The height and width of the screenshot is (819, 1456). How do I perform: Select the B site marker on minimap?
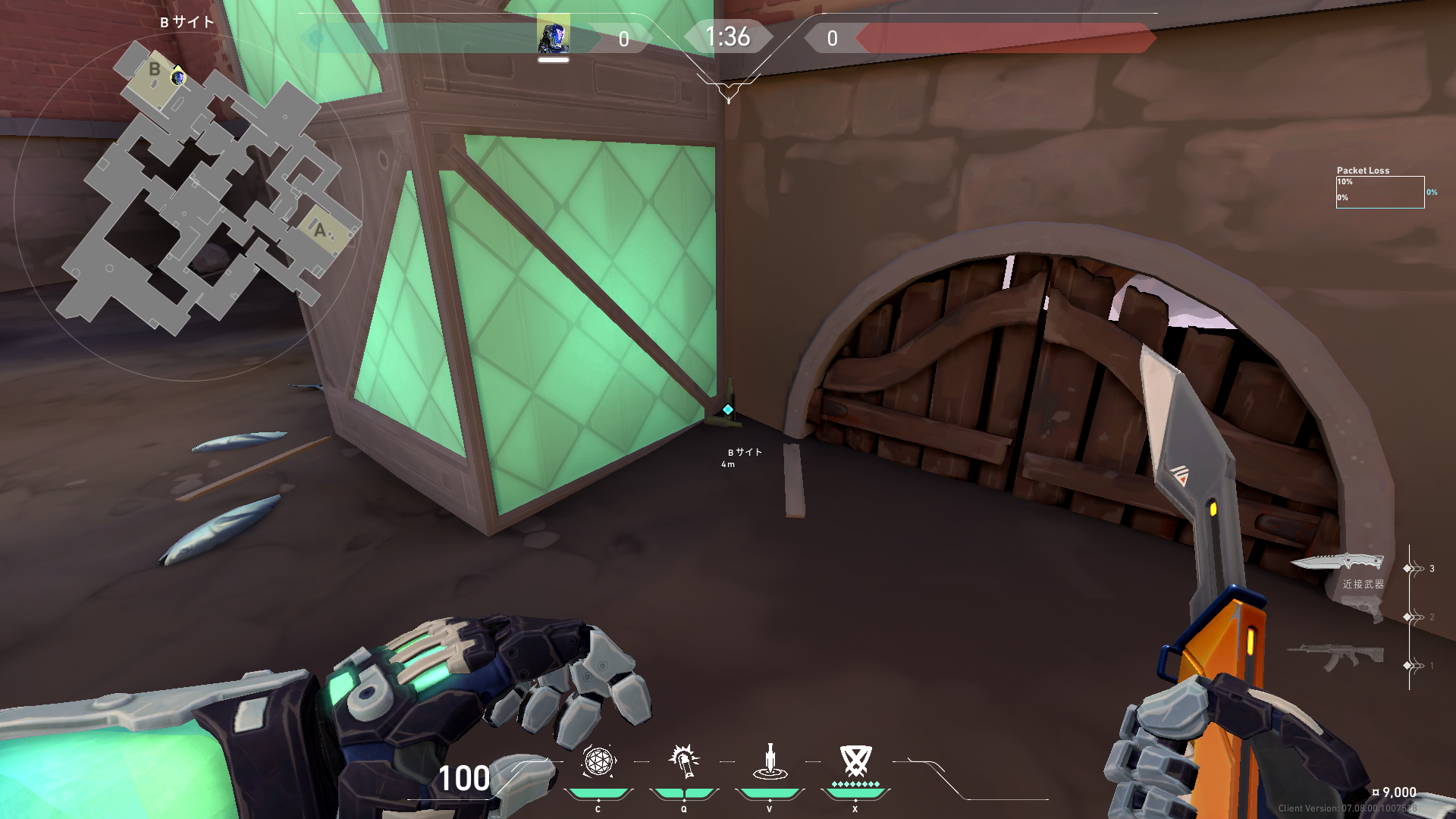coord(155,70)
